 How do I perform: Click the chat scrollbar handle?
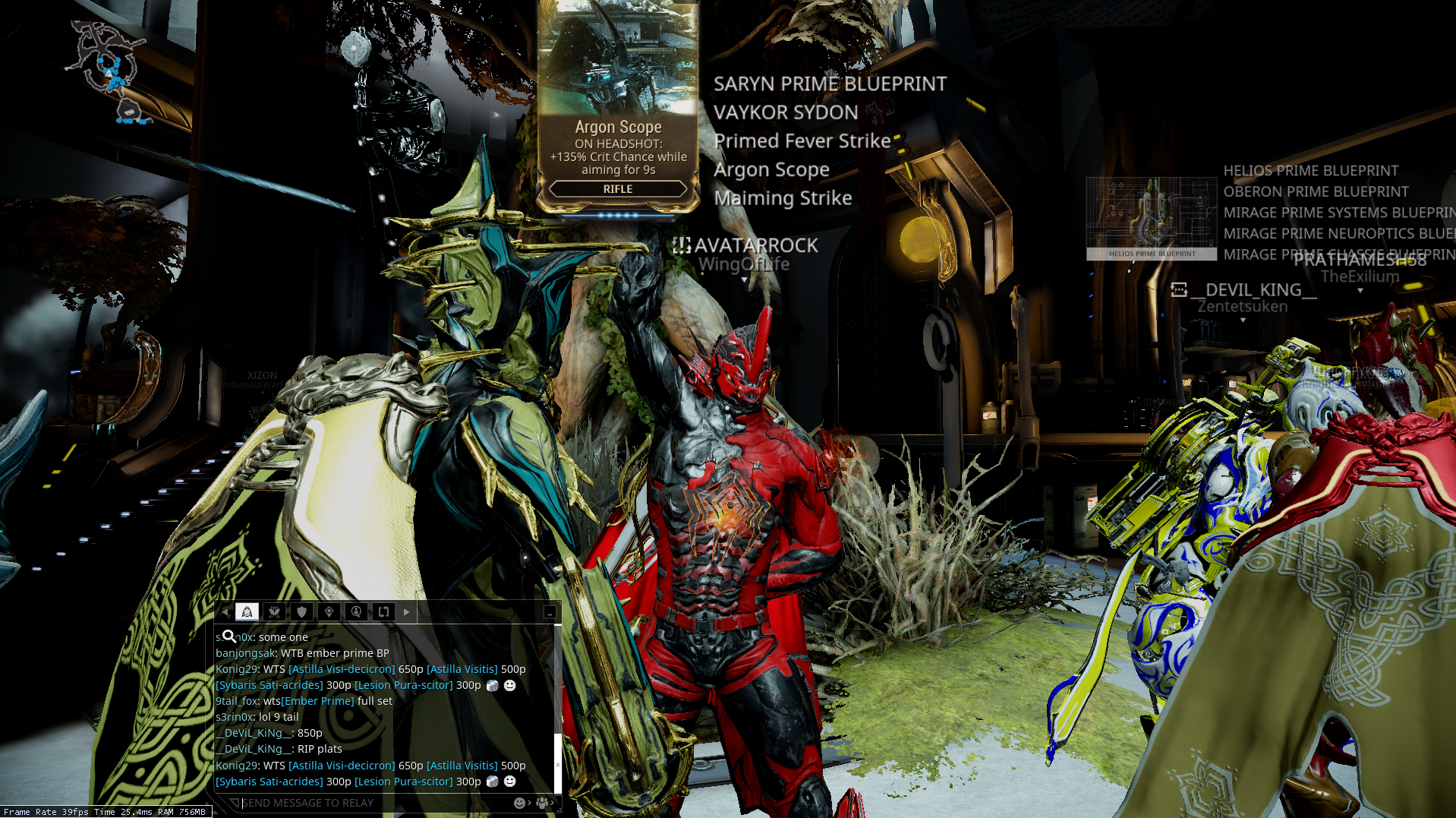coord(558,763)
